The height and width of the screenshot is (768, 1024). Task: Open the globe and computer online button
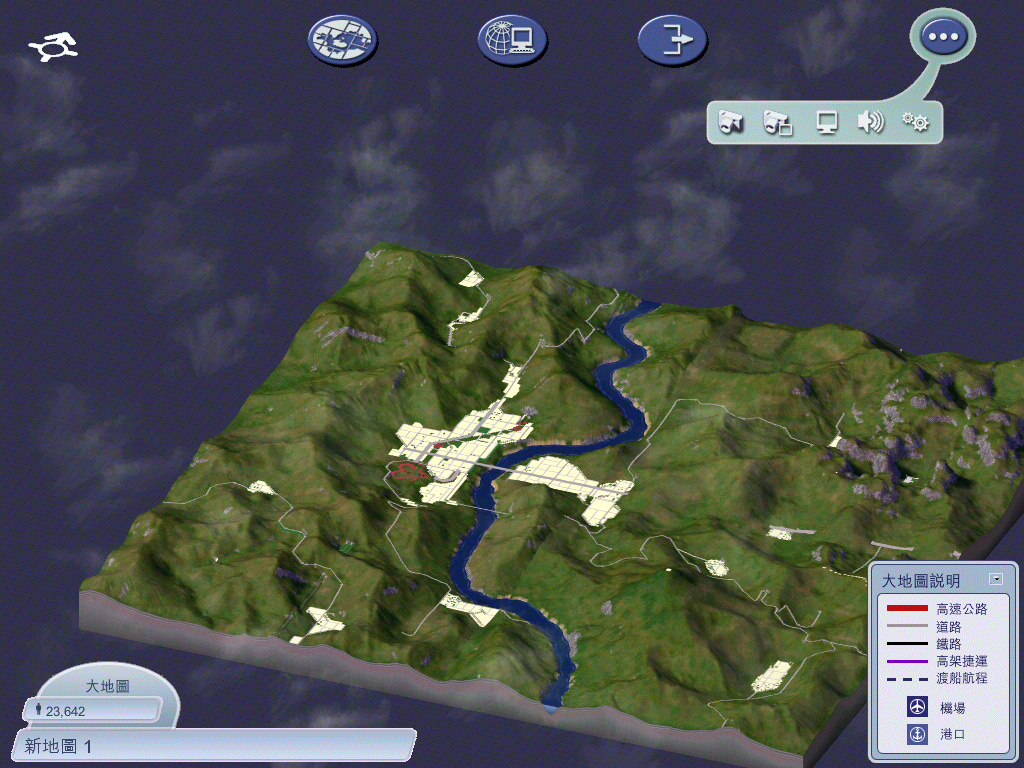click(x=512, y=40)
